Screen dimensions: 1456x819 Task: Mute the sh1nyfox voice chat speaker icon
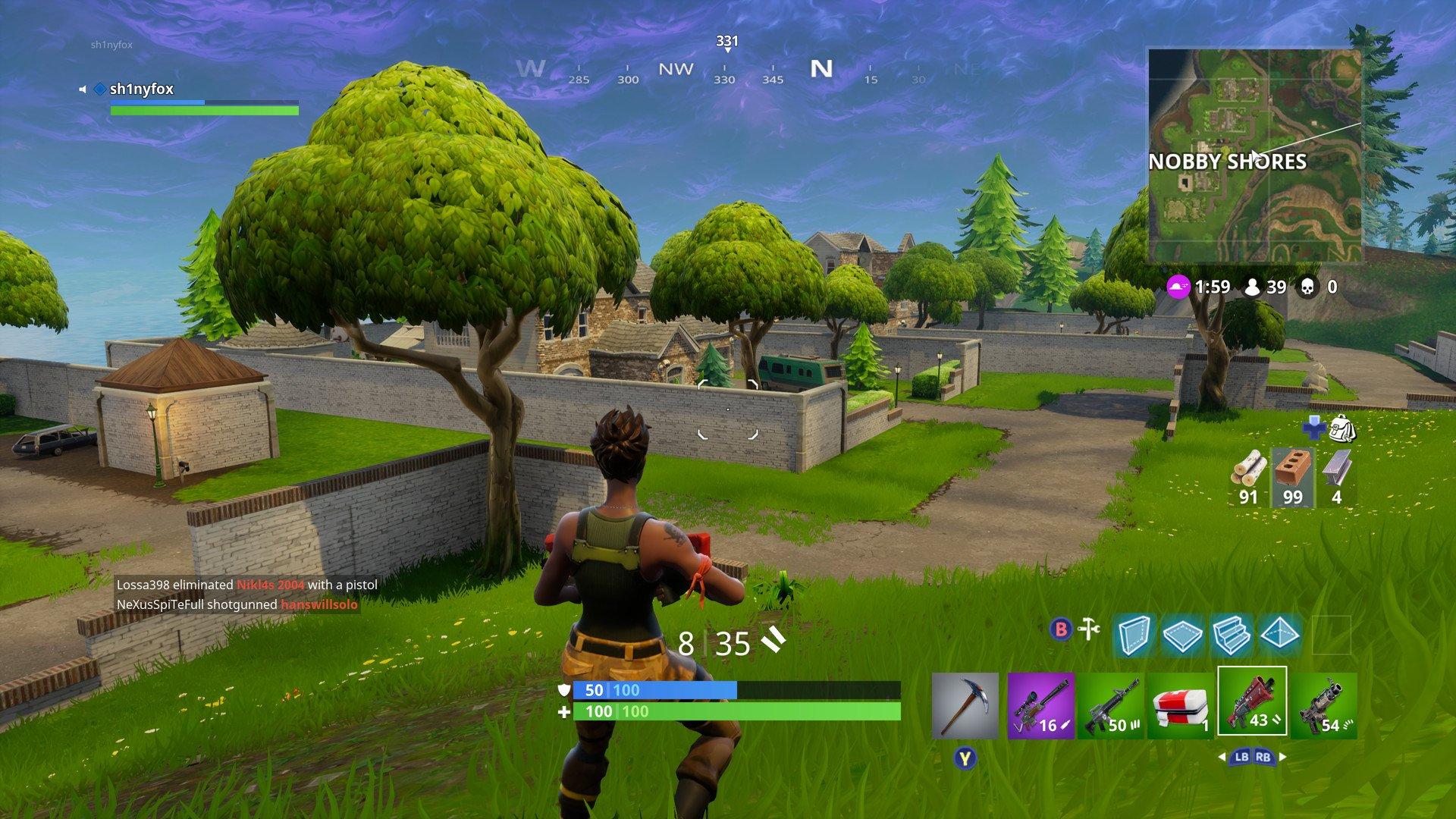pyautogui.click(x=83, y=89)
